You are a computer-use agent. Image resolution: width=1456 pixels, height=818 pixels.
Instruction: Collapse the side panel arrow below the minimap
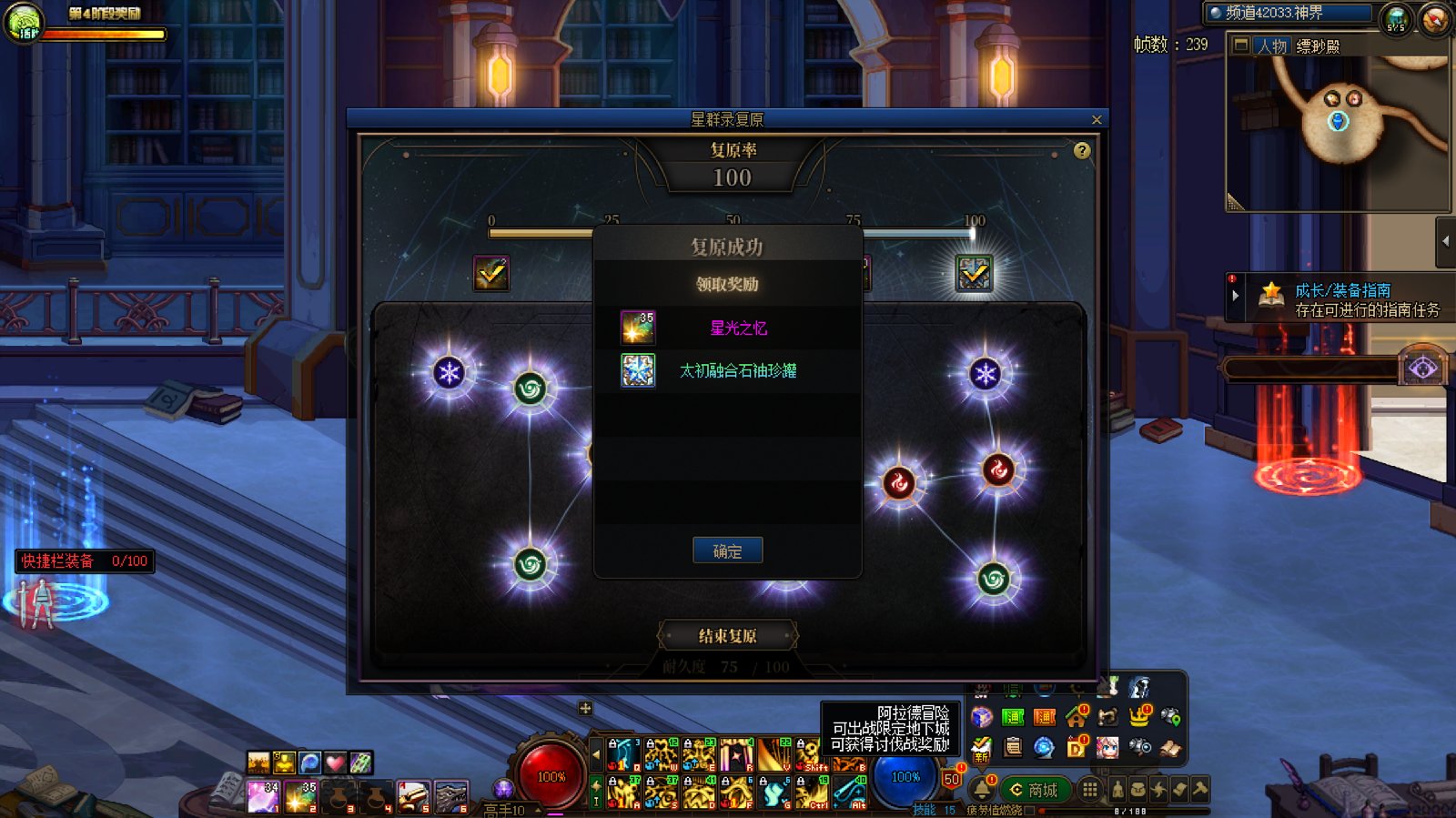click(1446, 241)
